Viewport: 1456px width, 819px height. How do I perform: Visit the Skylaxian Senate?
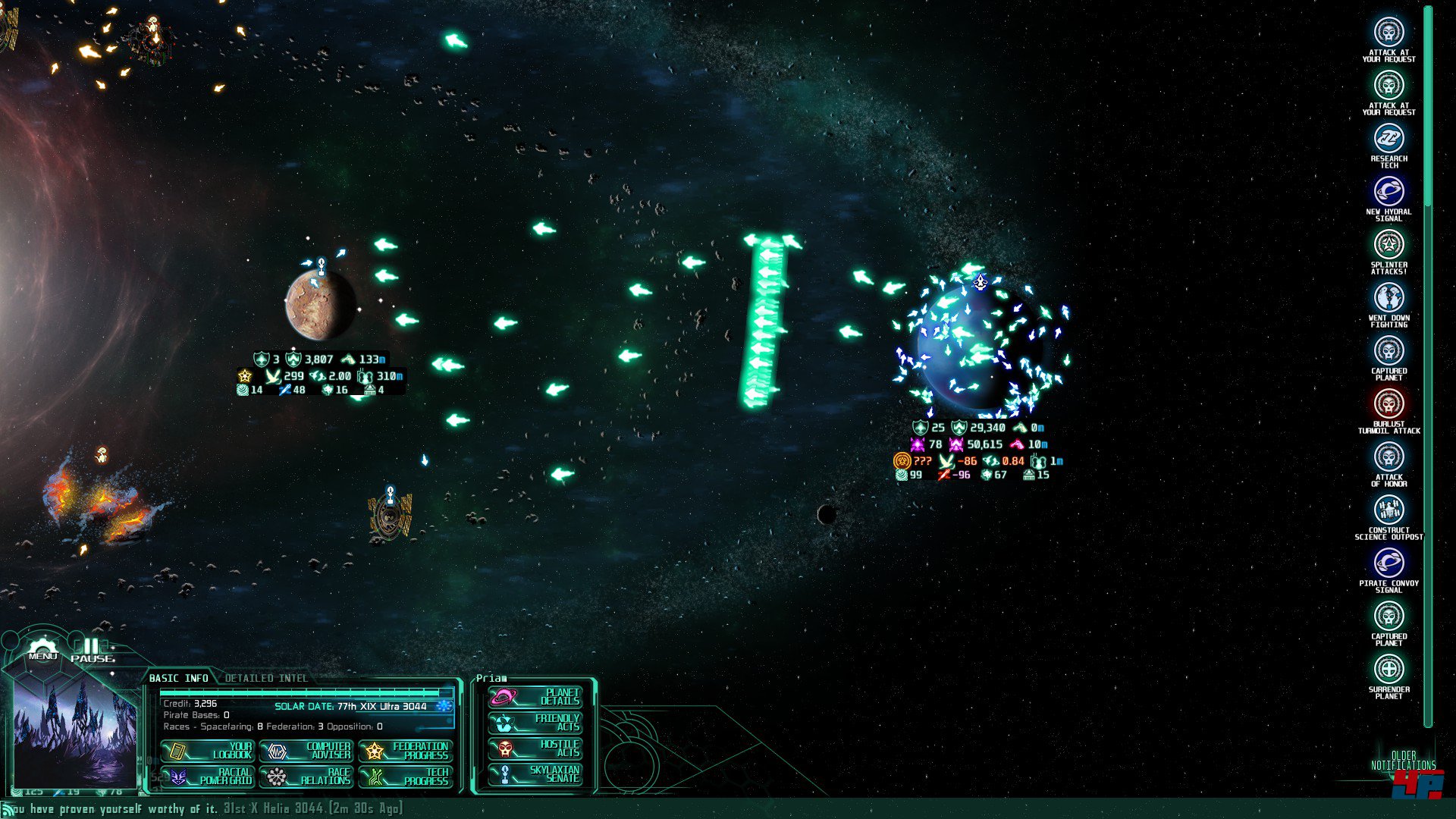(535, 774)
